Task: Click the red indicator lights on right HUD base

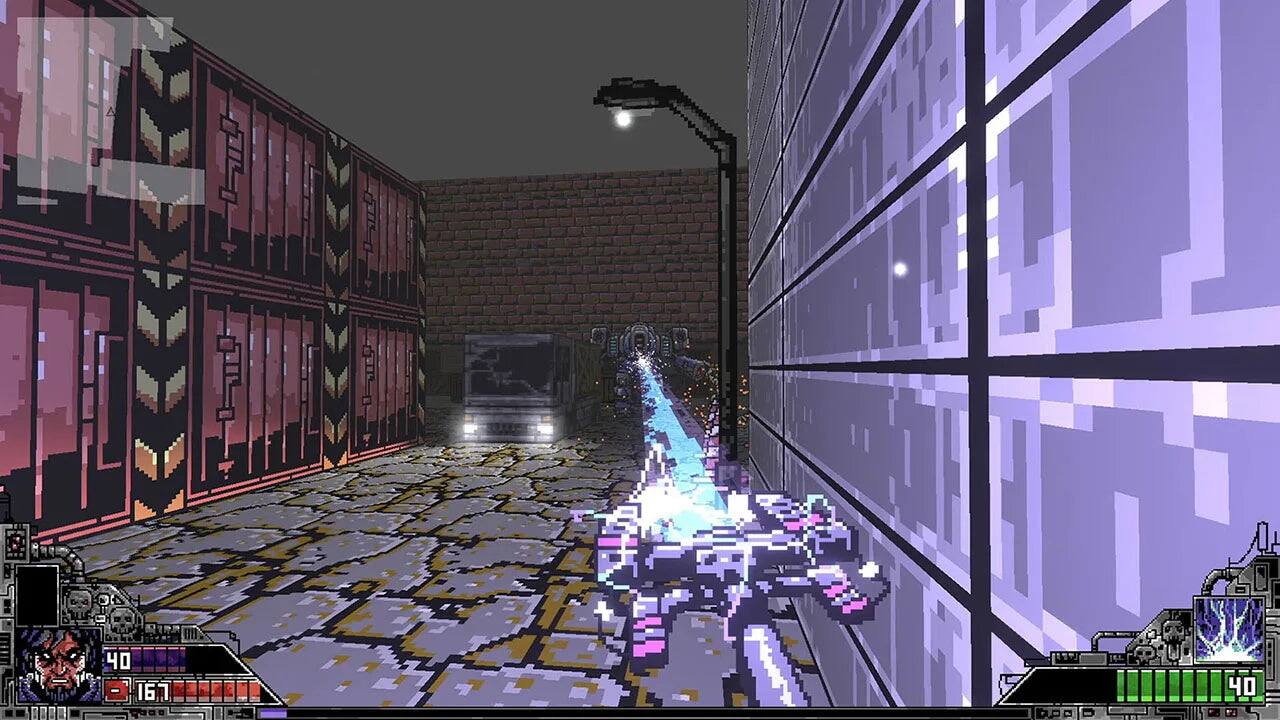Action: click(x=1218, y=711)
